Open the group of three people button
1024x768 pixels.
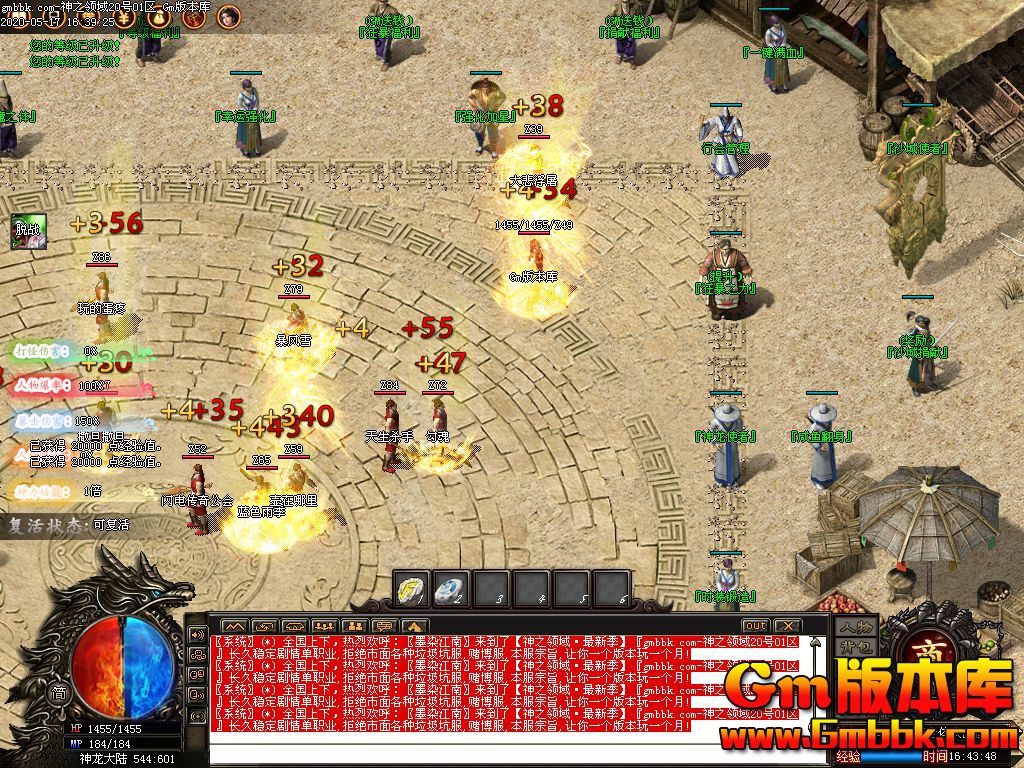[x=322, y=626]
